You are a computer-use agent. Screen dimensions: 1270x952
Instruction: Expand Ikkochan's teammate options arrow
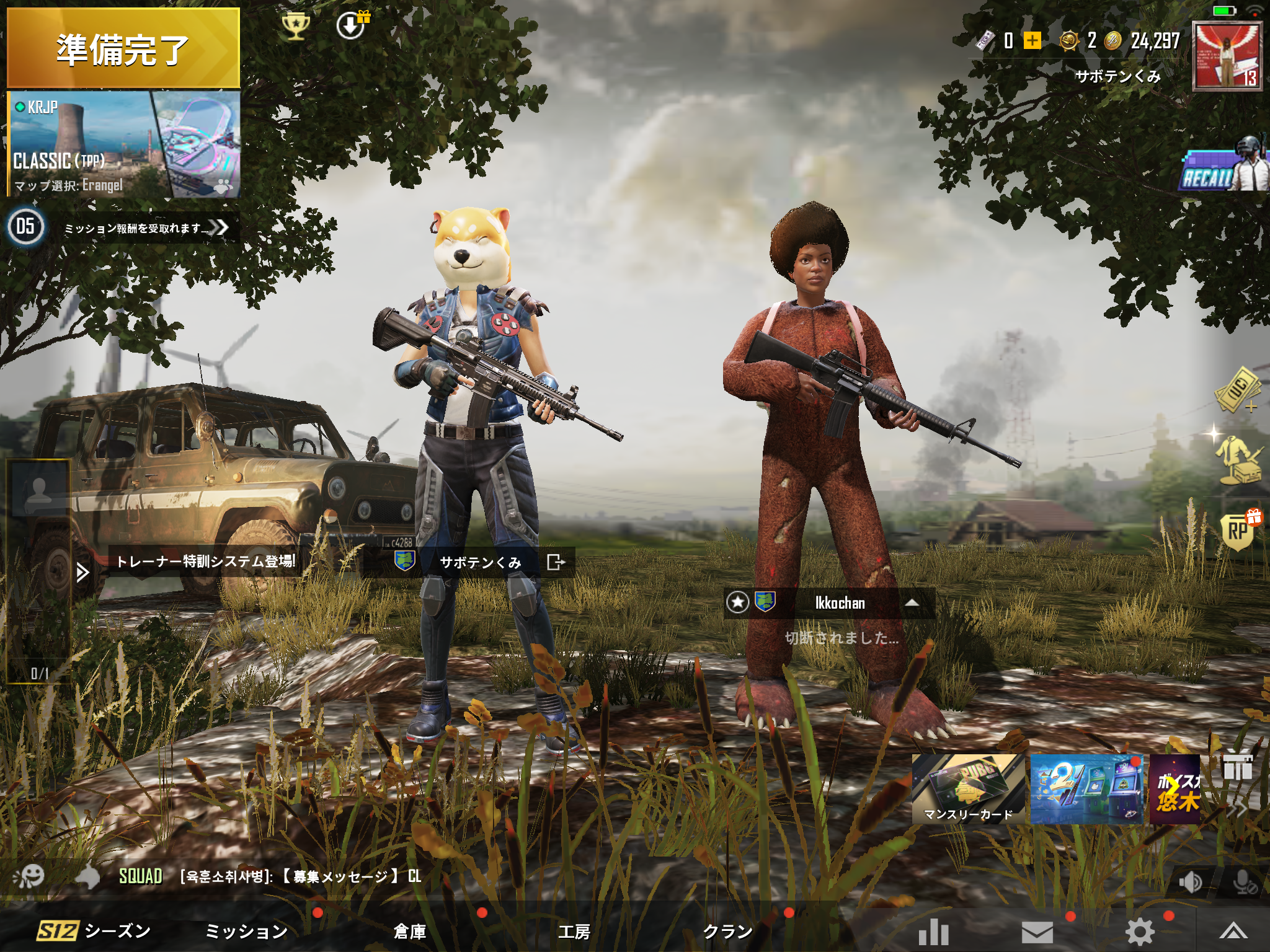[x=912, y=602]
